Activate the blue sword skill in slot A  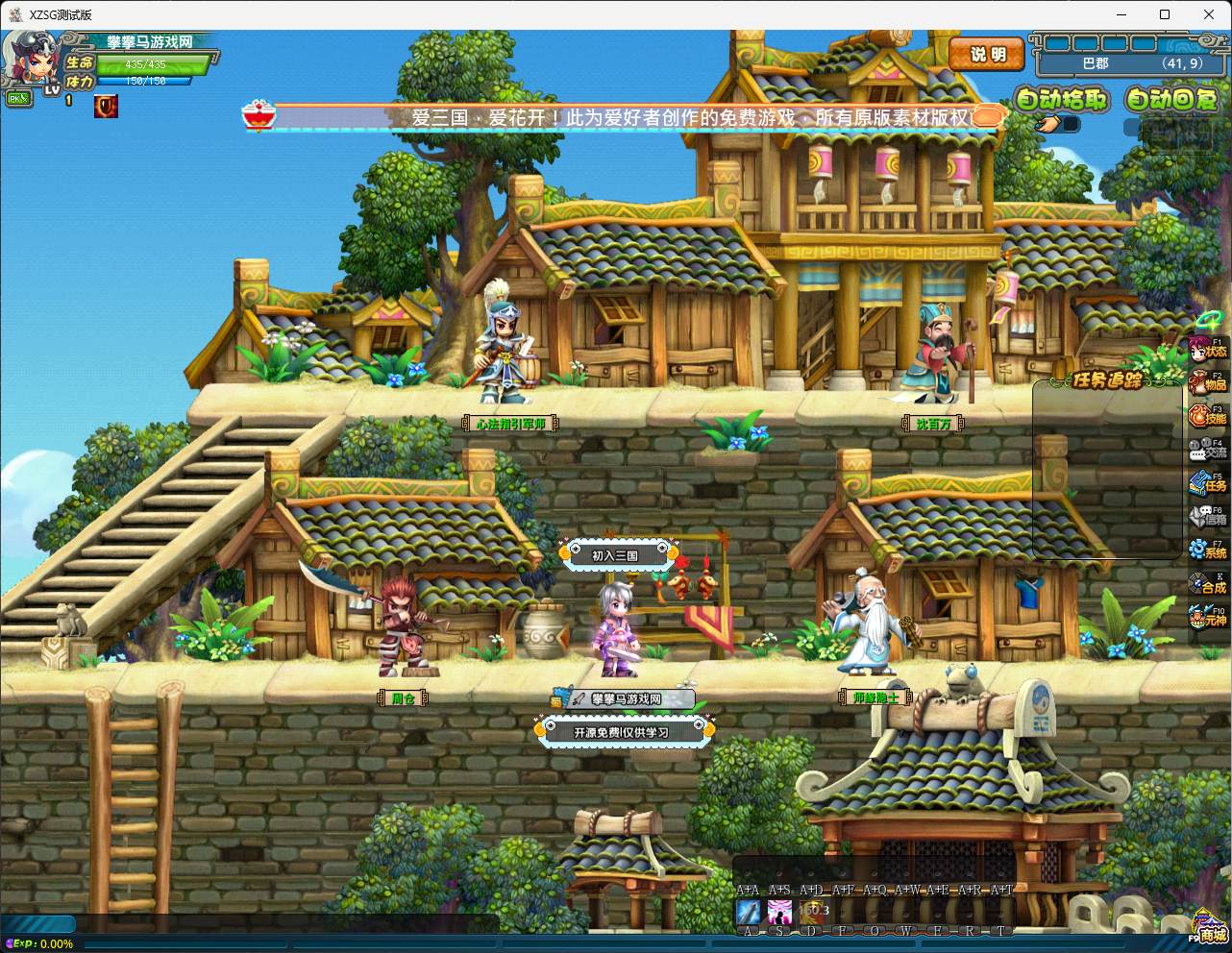click(748, 911)
